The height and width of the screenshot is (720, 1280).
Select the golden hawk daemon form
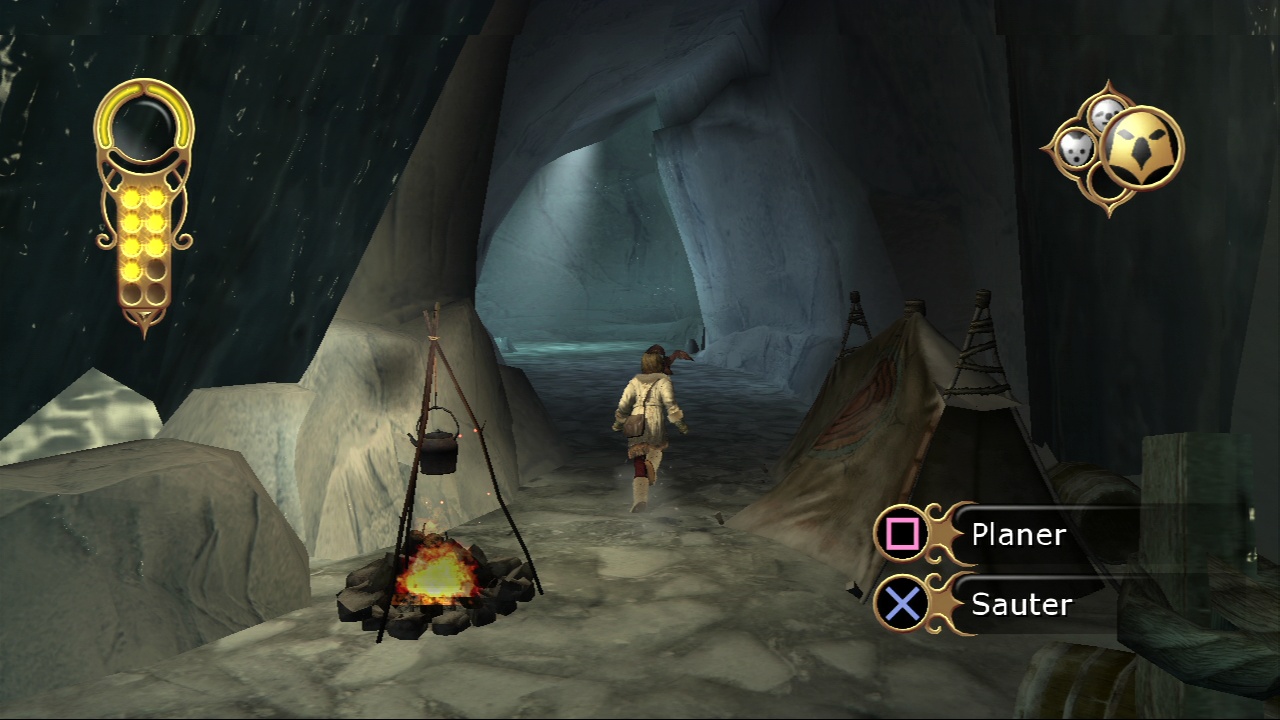tap(1141, 149)
